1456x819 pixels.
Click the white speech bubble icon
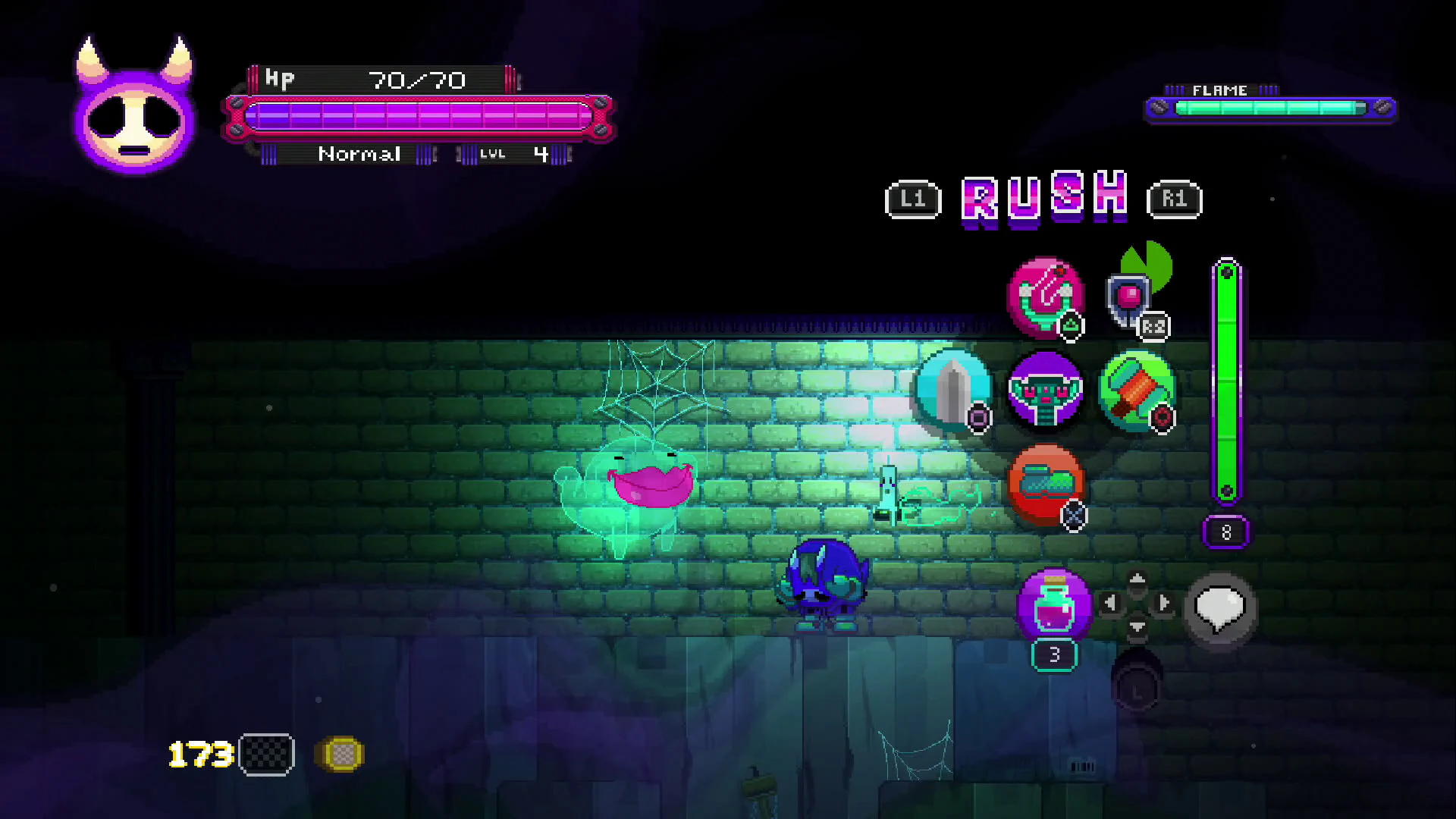point(1219,607)
